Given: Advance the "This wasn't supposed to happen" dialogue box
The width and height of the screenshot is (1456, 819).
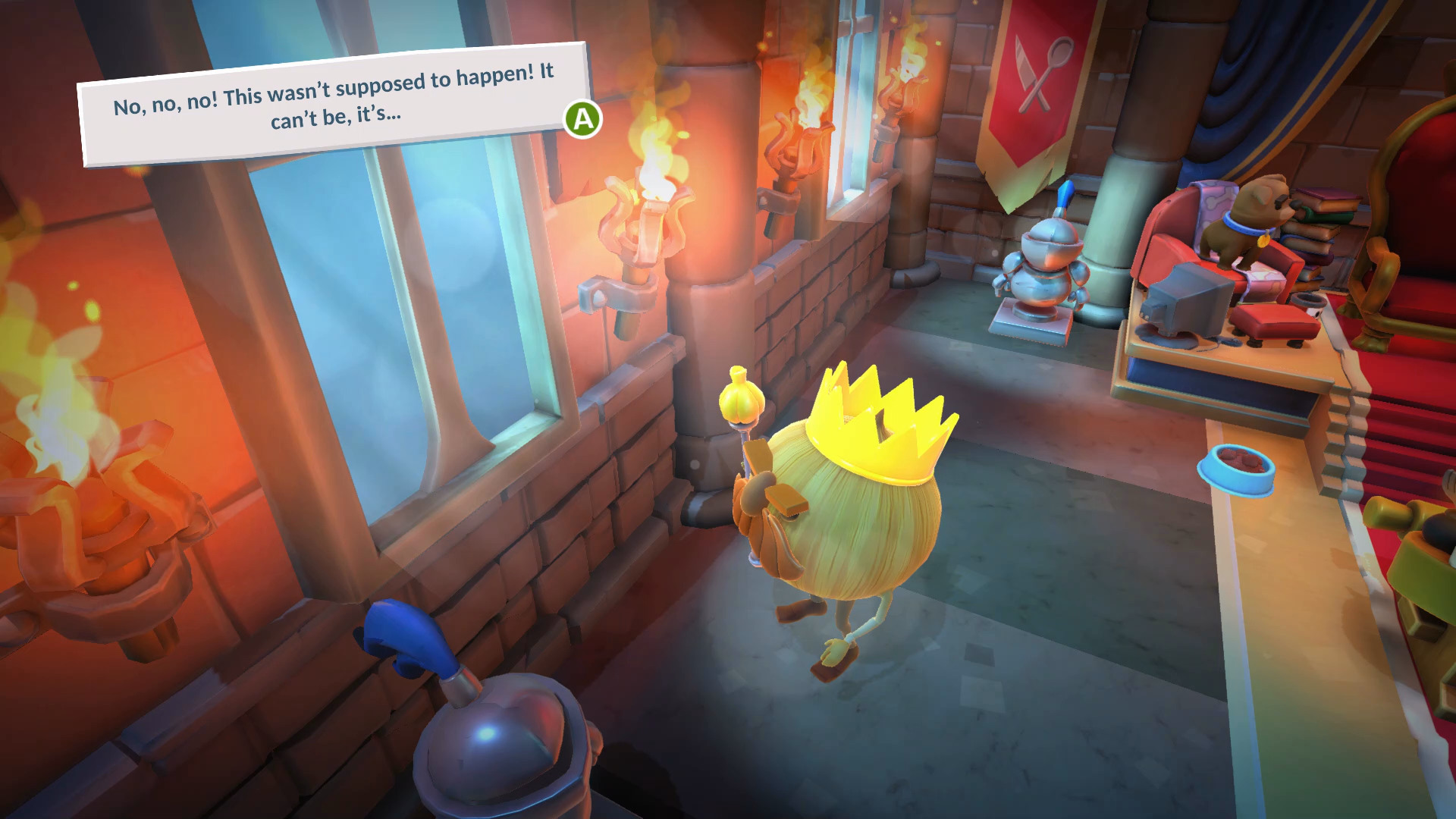Looking at the screenshot, I should tap(582, 119).
